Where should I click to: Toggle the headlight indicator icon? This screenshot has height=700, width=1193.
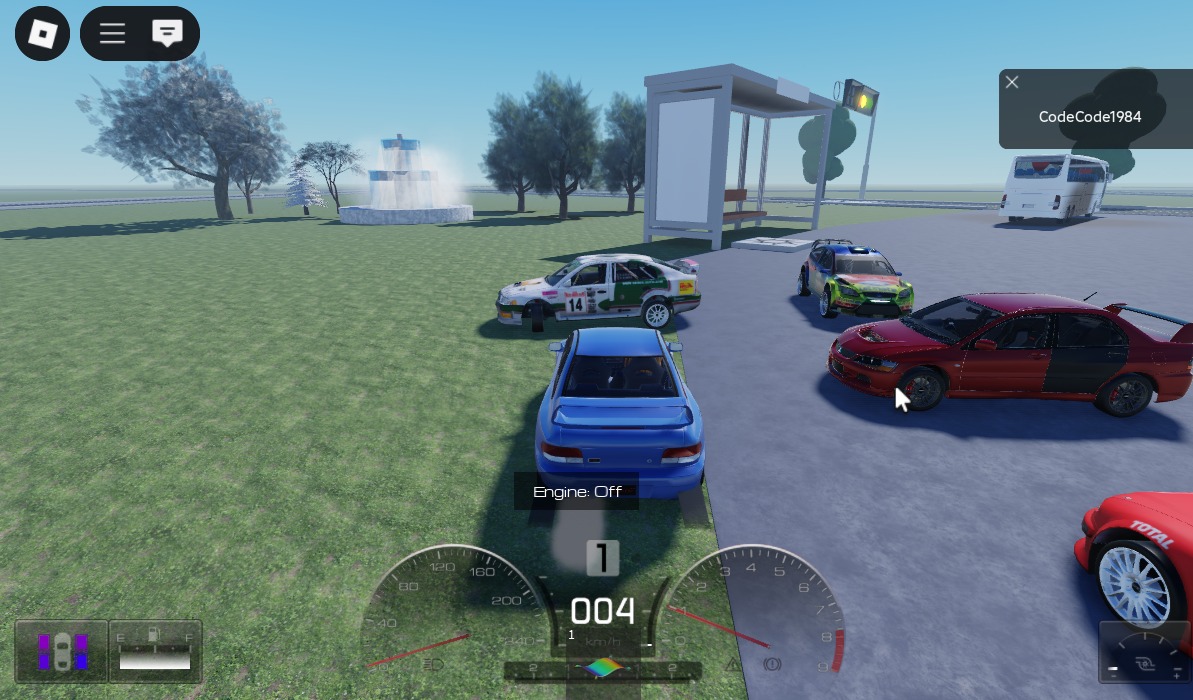tap(433, 664)
